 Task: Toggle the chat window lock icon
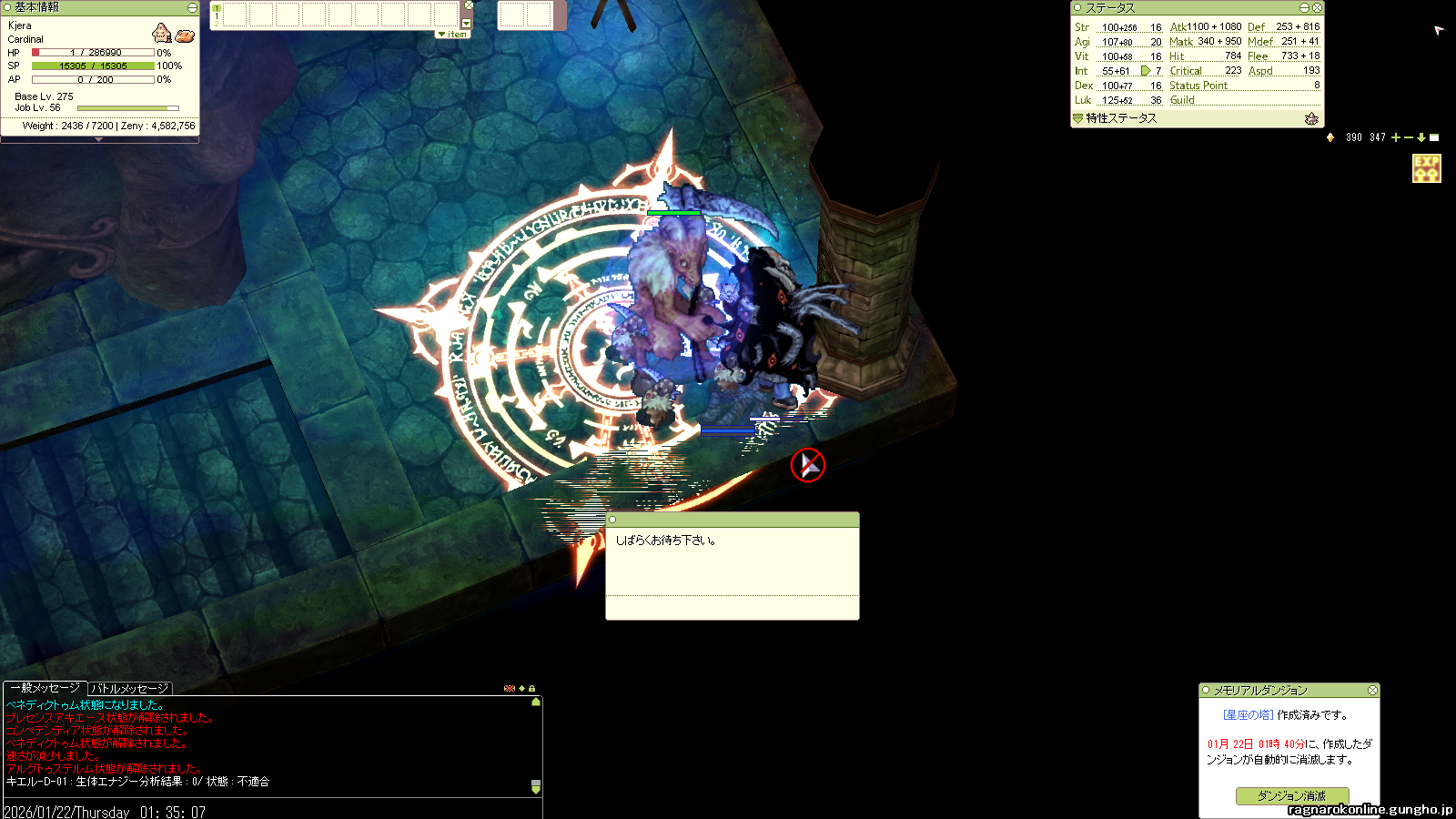[x=532, y=689]
